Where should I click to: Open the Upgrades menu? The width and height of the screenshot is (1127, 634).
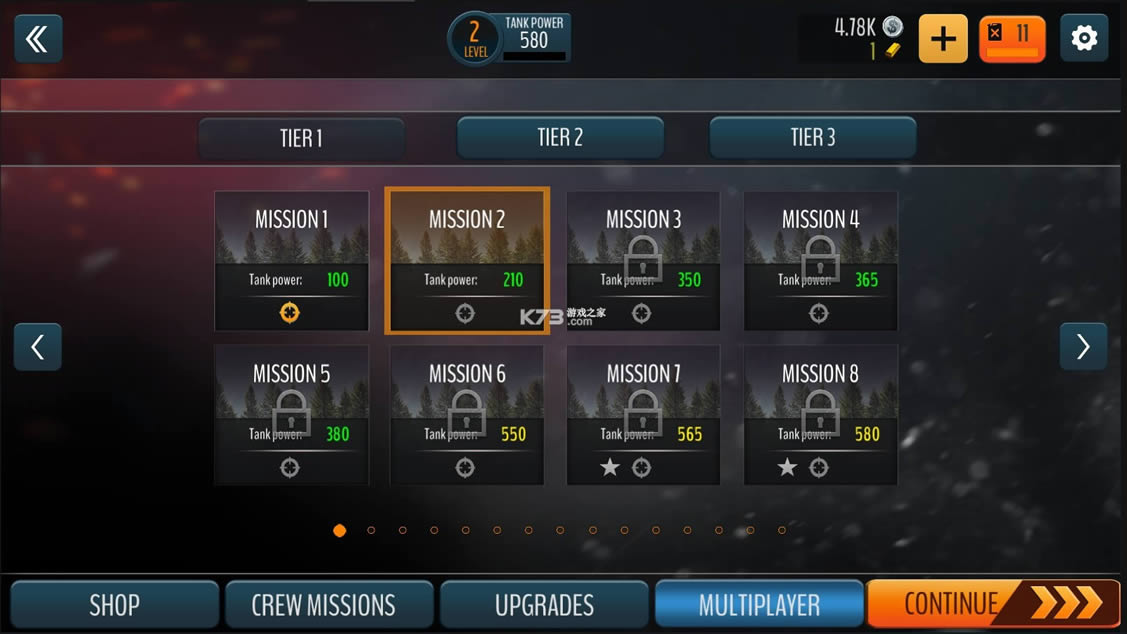tap(544, 604)
